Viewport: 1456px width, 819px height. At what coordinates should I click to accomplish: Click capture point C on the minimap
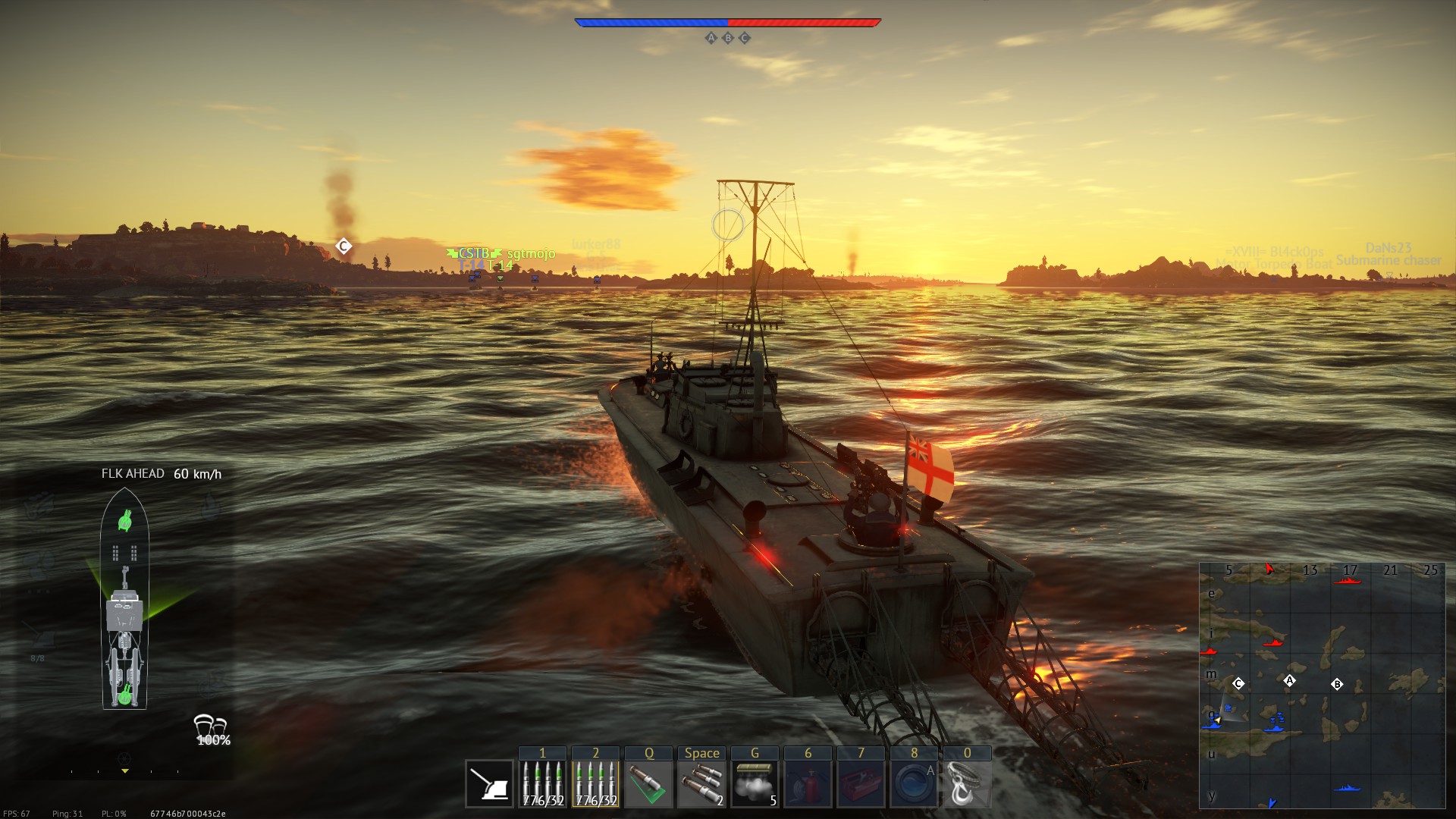tap(1238, 683)
